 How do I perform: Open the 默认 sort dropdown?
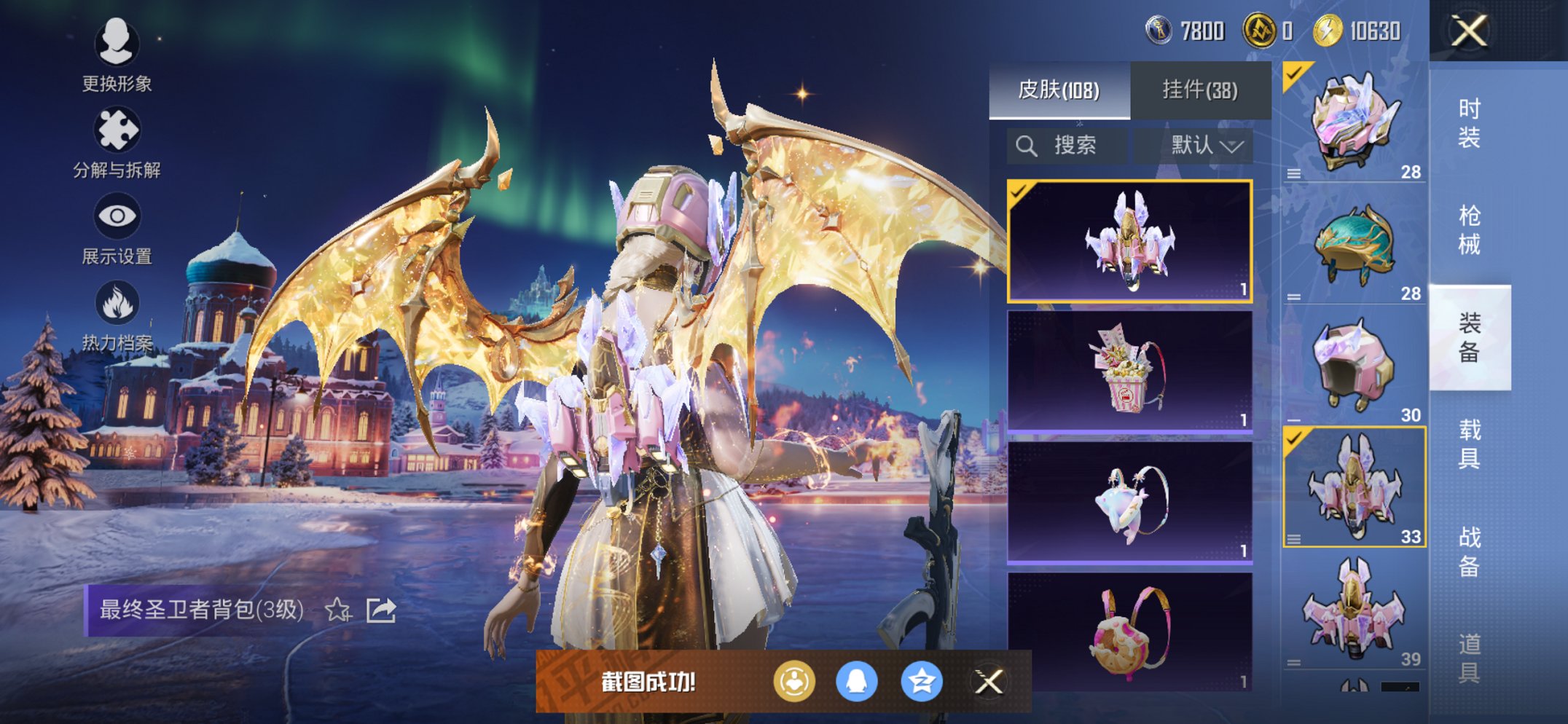click(1206, 146)
